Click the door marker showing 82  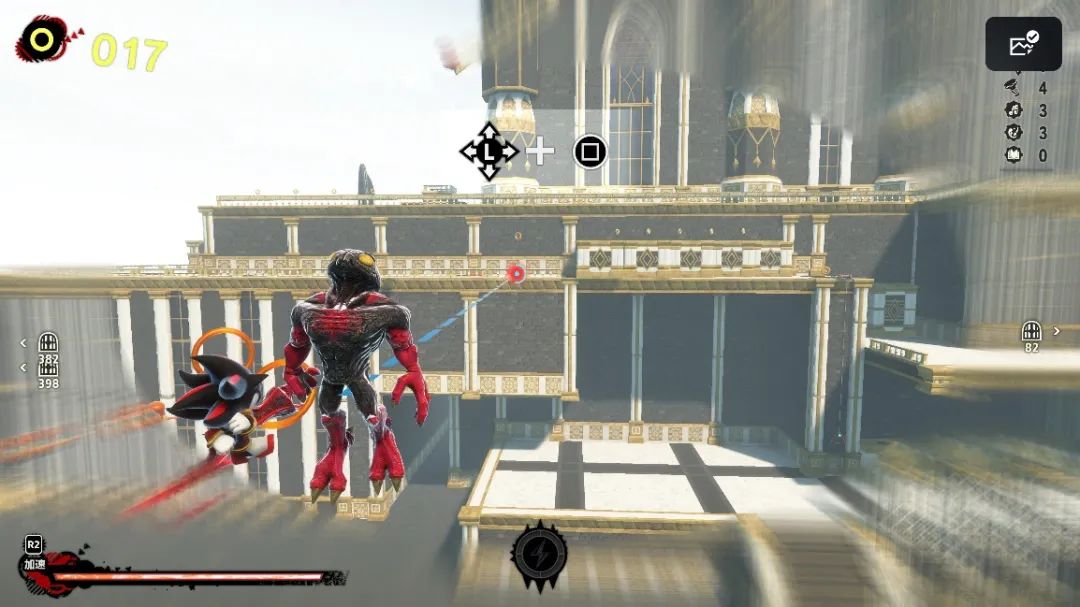pyautogui.click(x=1032, y=331)
